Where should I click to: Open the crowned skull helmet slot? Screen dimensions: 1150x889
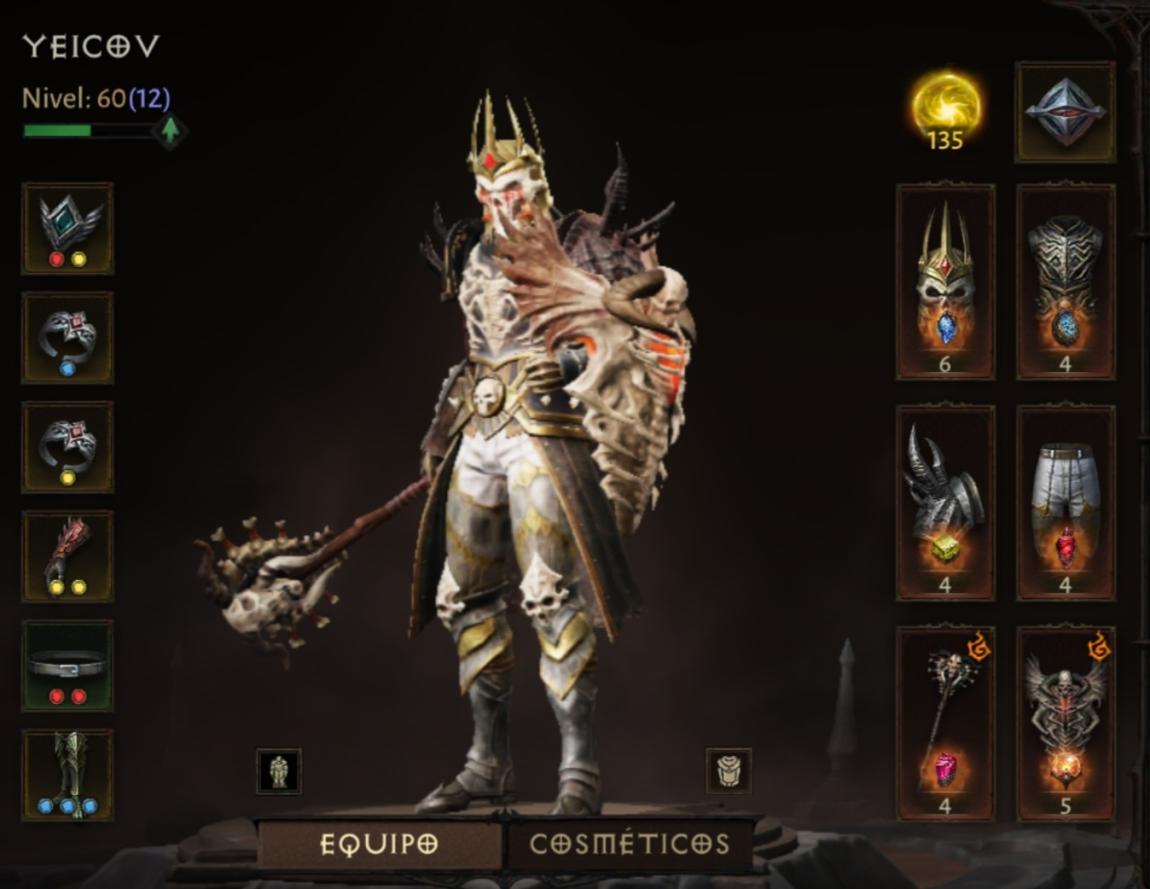tap(945, 282)
